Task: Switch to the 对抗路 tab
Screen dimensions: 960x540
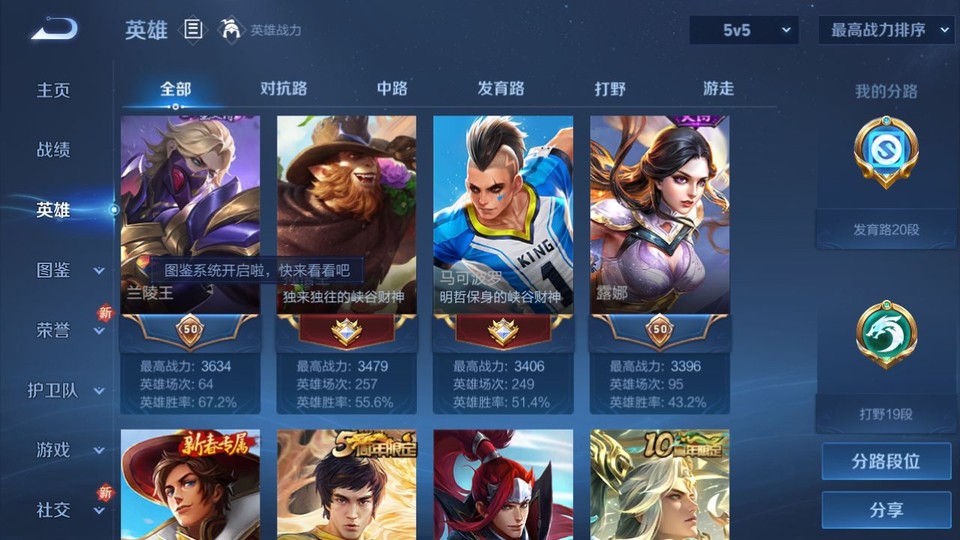Action: (x=283, y=88)
